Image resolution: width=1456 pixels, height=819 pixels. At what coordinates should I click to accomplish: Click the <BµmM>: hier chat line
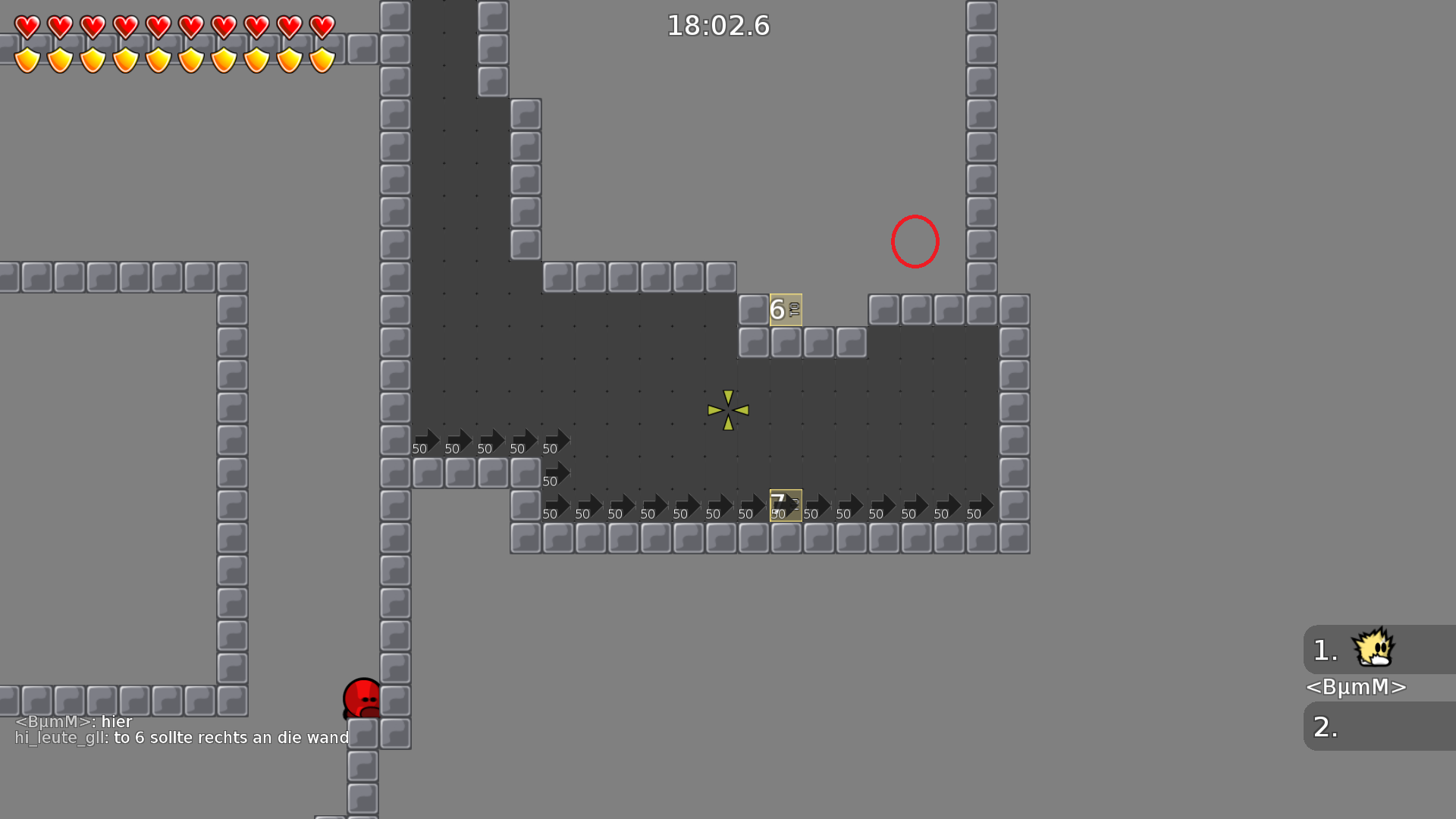click(74, 721)
